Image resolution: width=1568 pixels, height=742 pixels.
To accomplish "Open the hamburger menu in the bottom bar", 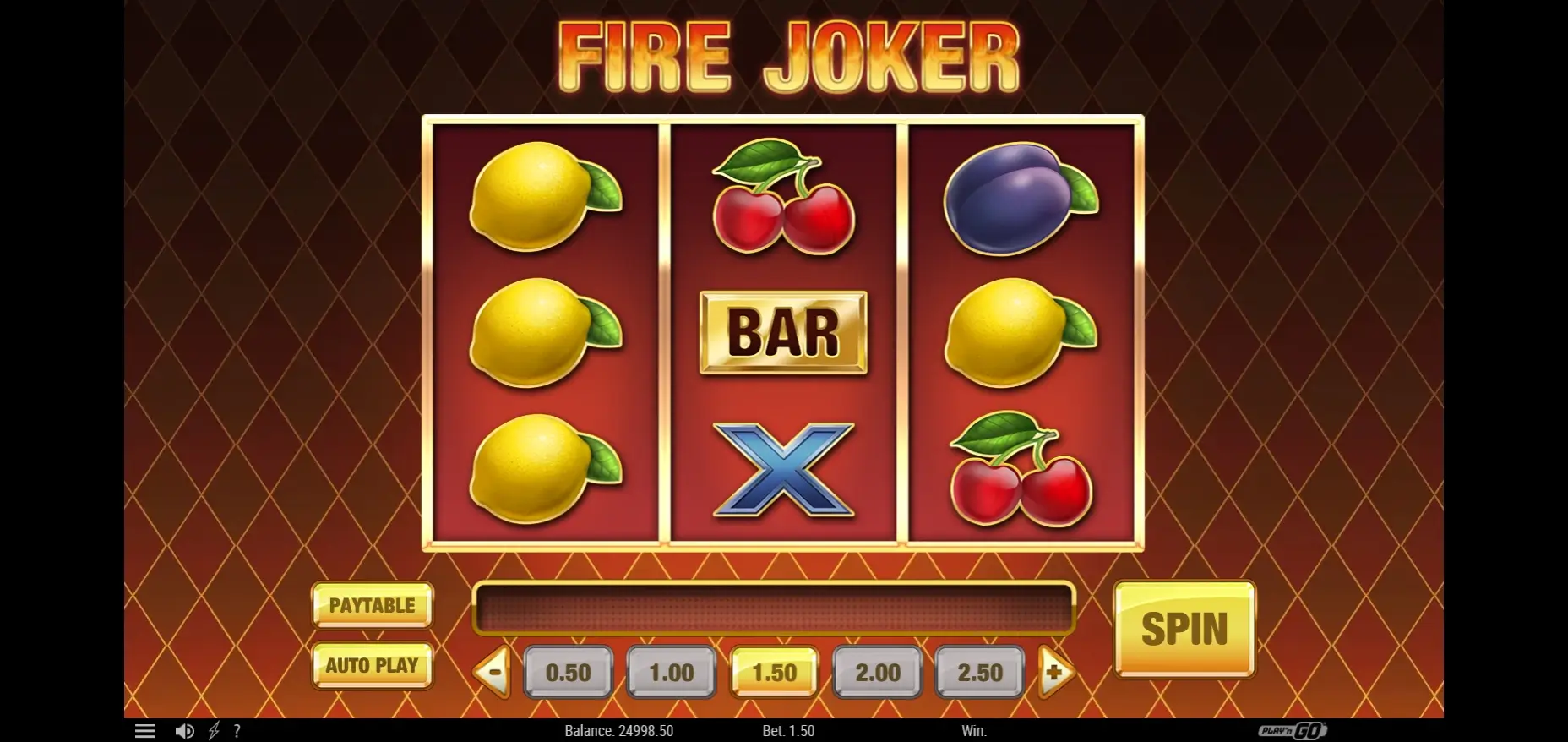I will pos(145,730).
